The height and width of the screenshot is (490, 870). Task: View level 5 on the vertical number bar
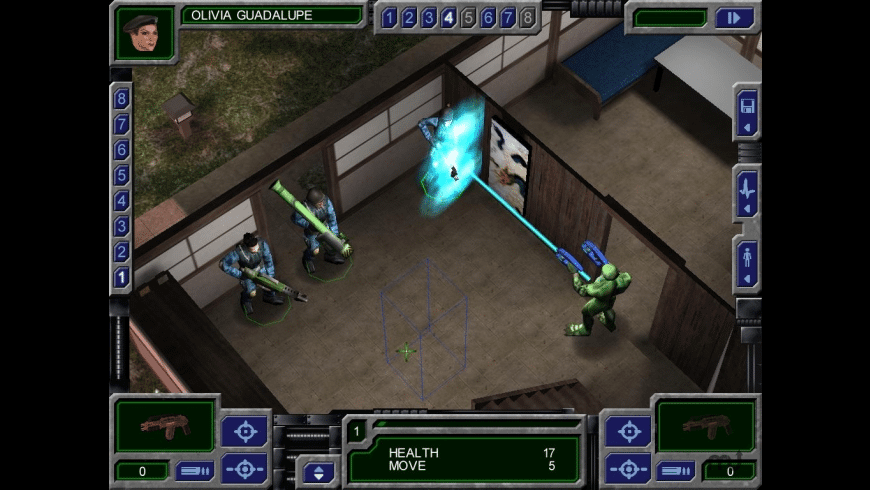coord(121,175)
